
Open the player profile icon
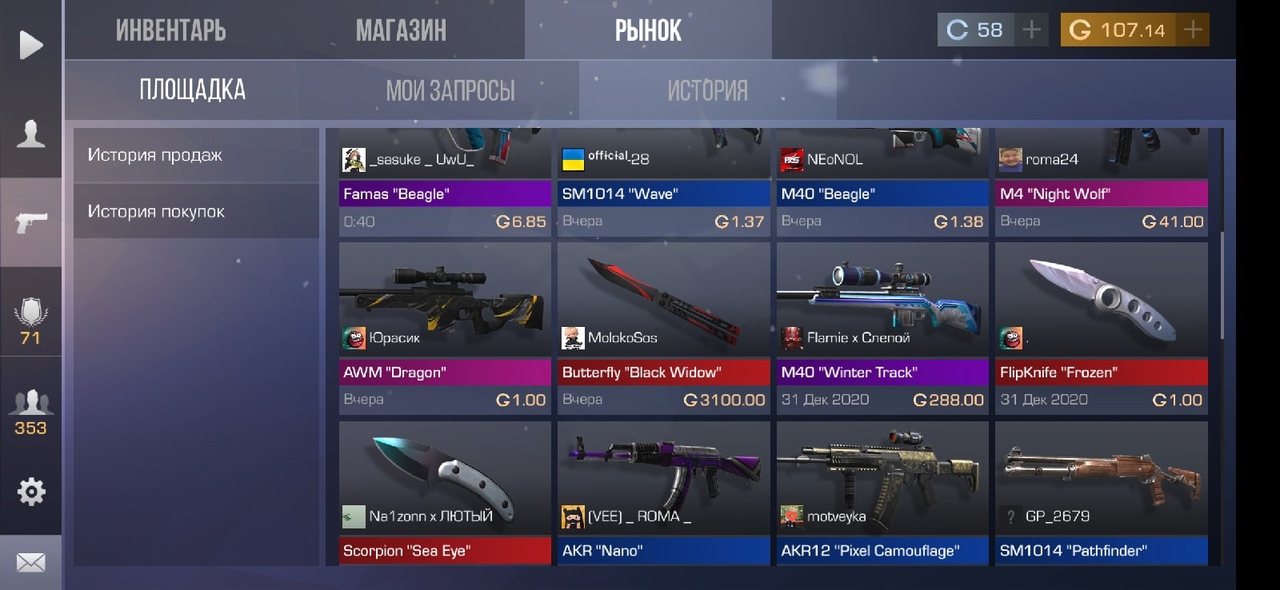pos(31,134)
